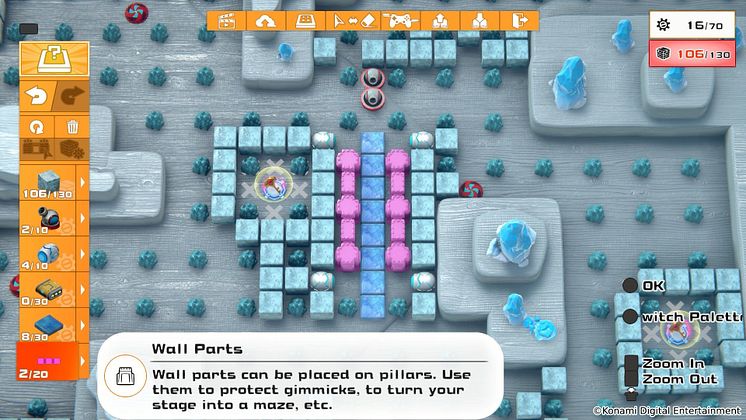
Task: Toggle the cursor and eraser mode
Action: pyautogui.click(x=351, y=20)
